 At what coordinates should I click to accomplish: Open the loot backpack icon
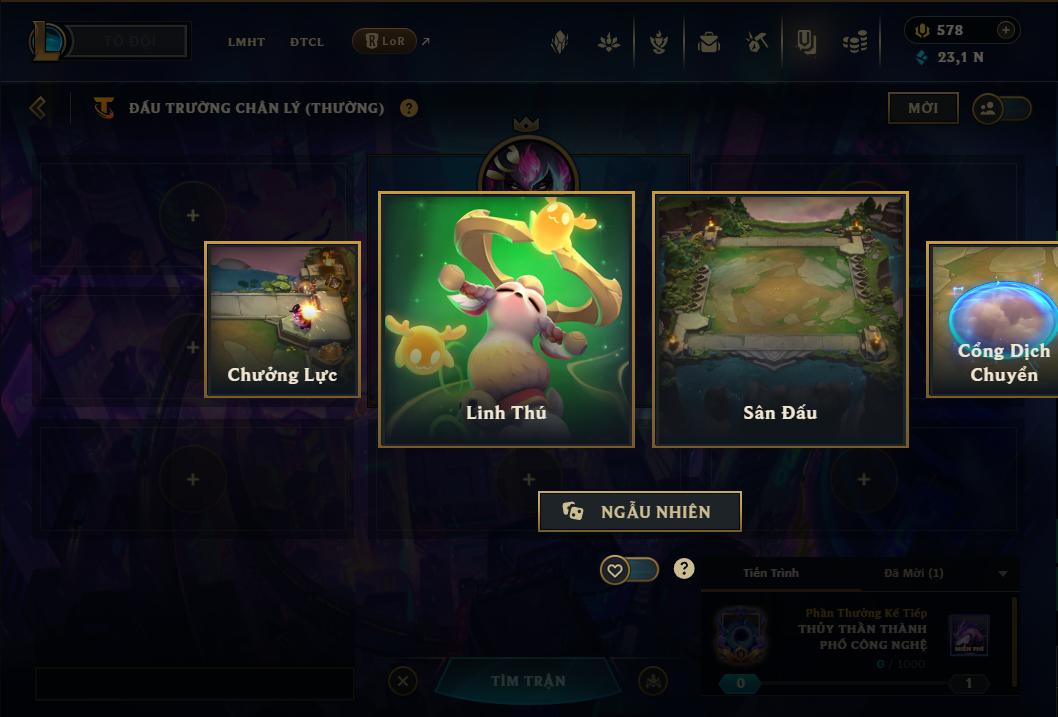tap(709, 42)
